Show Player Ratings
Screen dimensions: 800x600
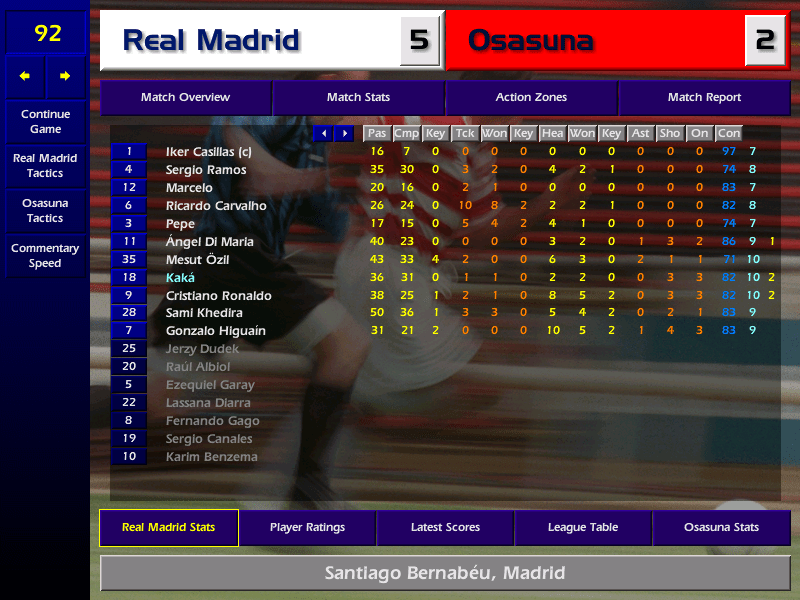(307, 527)
